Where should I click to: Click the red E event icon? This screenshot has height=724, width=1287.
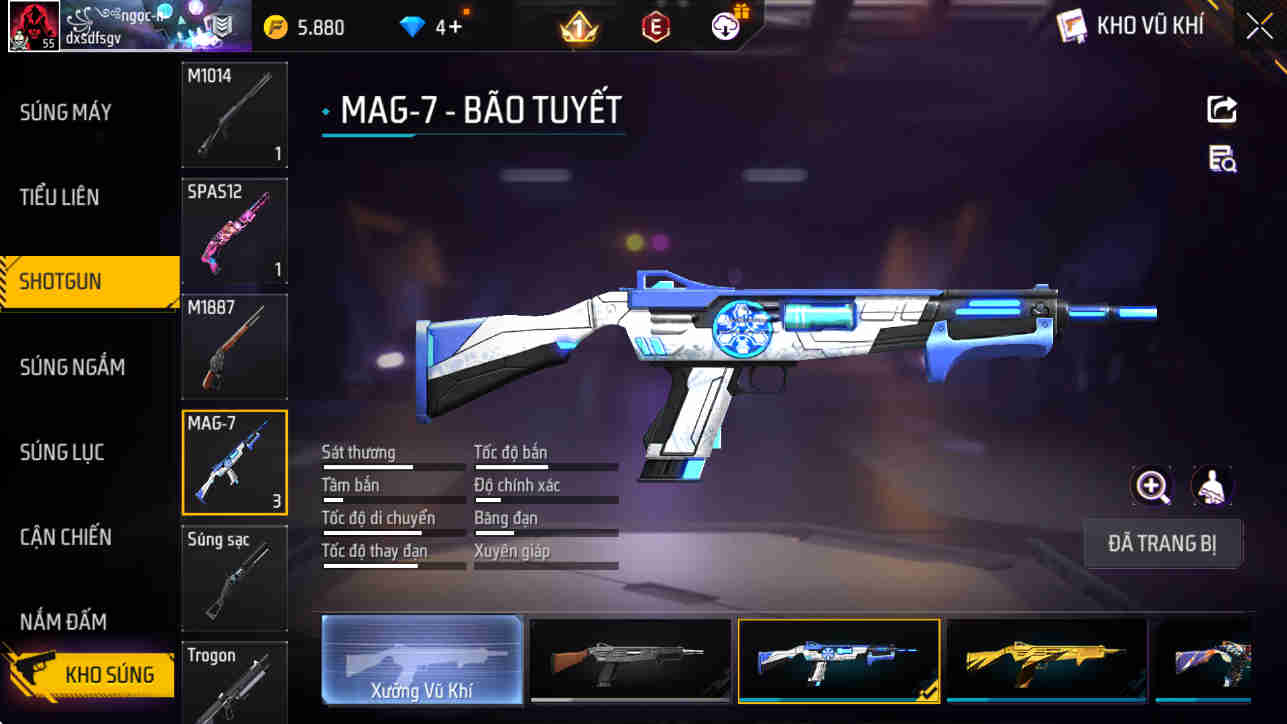tap(655, 27)
